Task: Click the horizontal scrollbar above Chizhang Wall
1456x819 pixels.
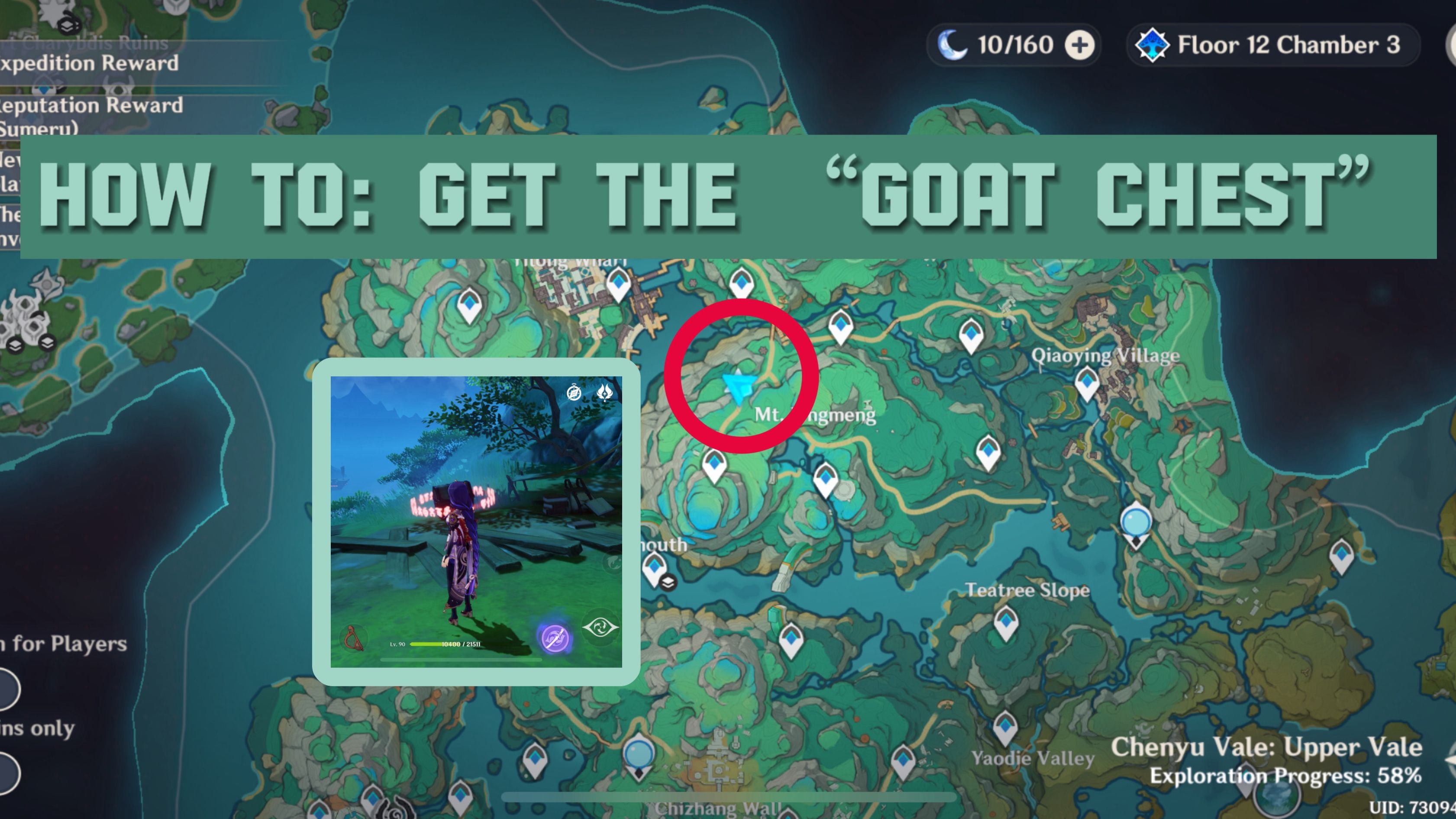Action: pos(728,796)
